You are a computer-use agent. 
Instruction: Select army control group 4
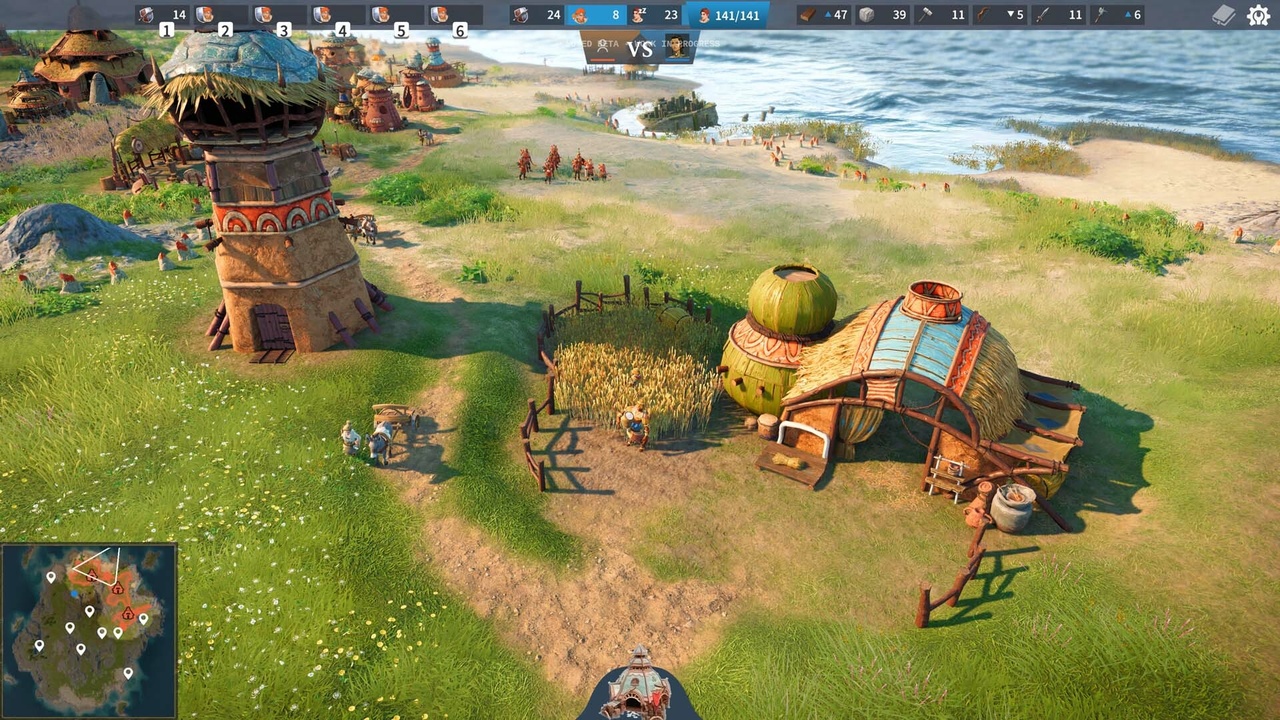338,15
